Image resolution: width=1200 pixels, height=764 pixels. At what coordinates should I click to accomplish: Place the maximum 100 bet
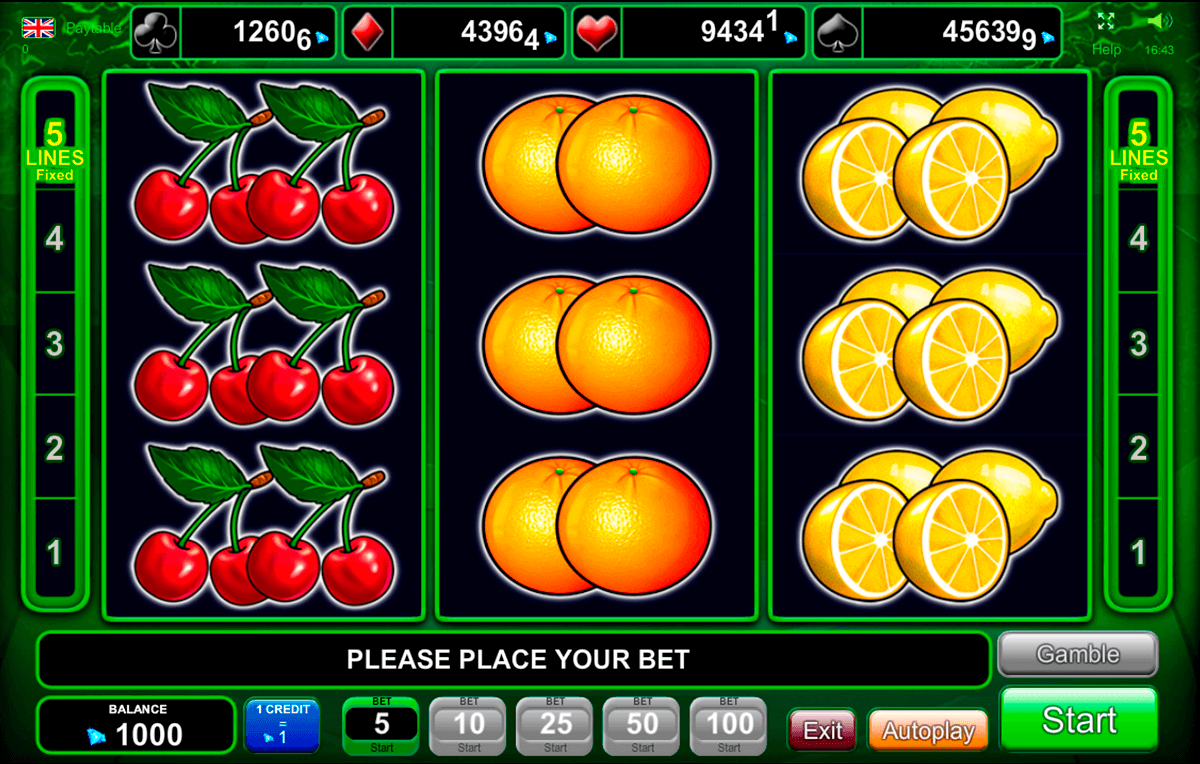[x=729, y=725]
